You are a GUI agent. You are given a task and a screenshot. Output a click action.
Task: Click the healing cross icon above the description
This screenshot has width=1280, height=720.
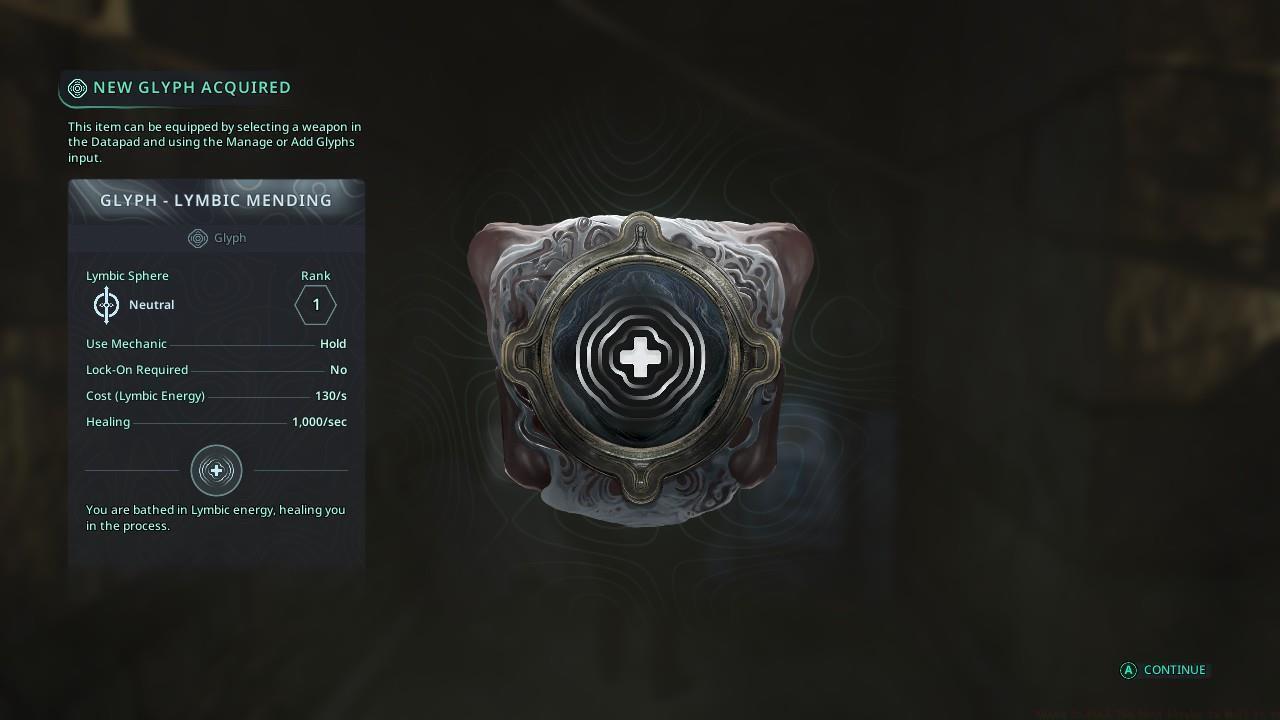[x=216, y=470]
